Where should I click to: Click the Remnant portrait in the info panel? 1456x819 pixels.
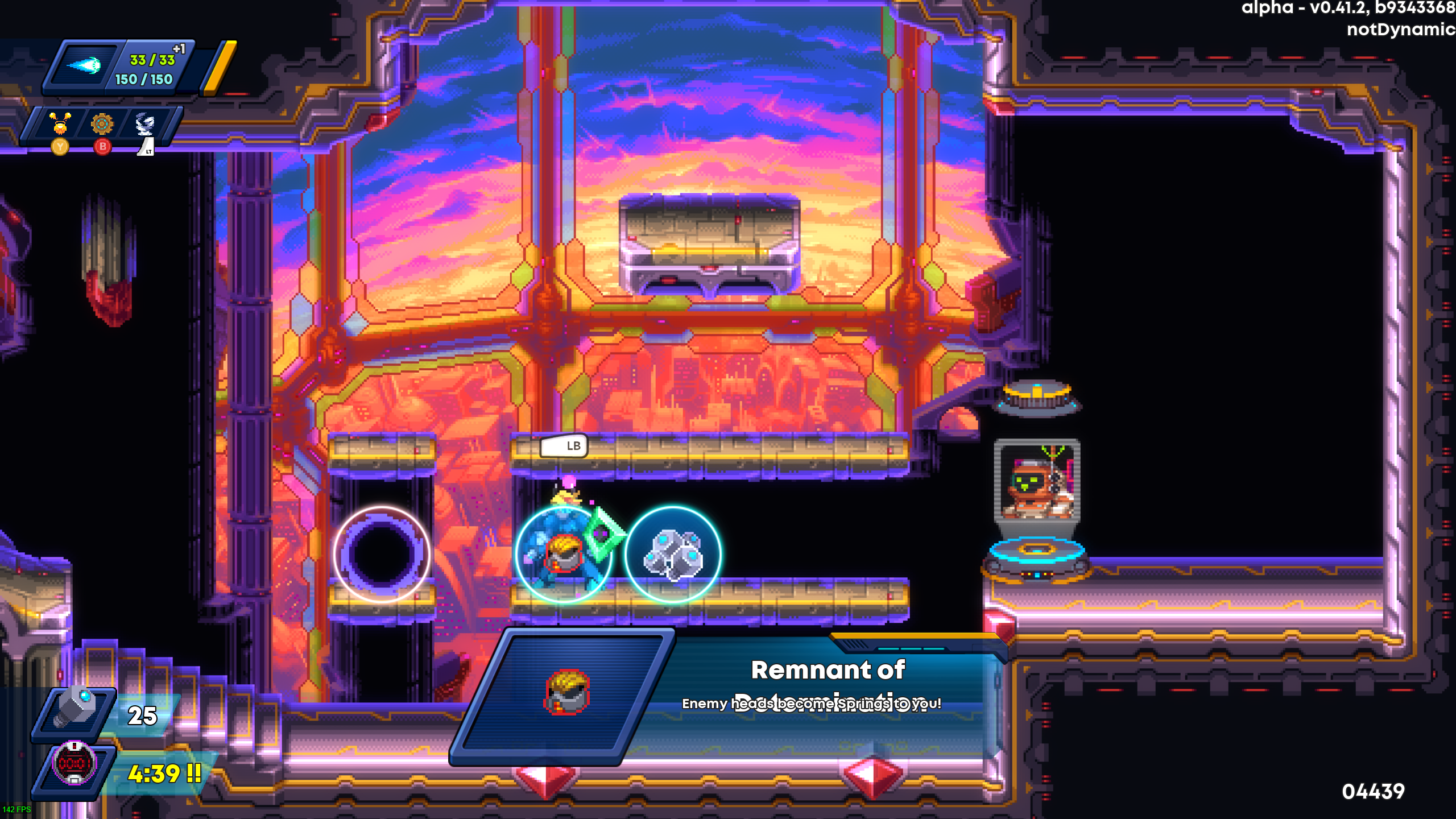tap(566, 692)
